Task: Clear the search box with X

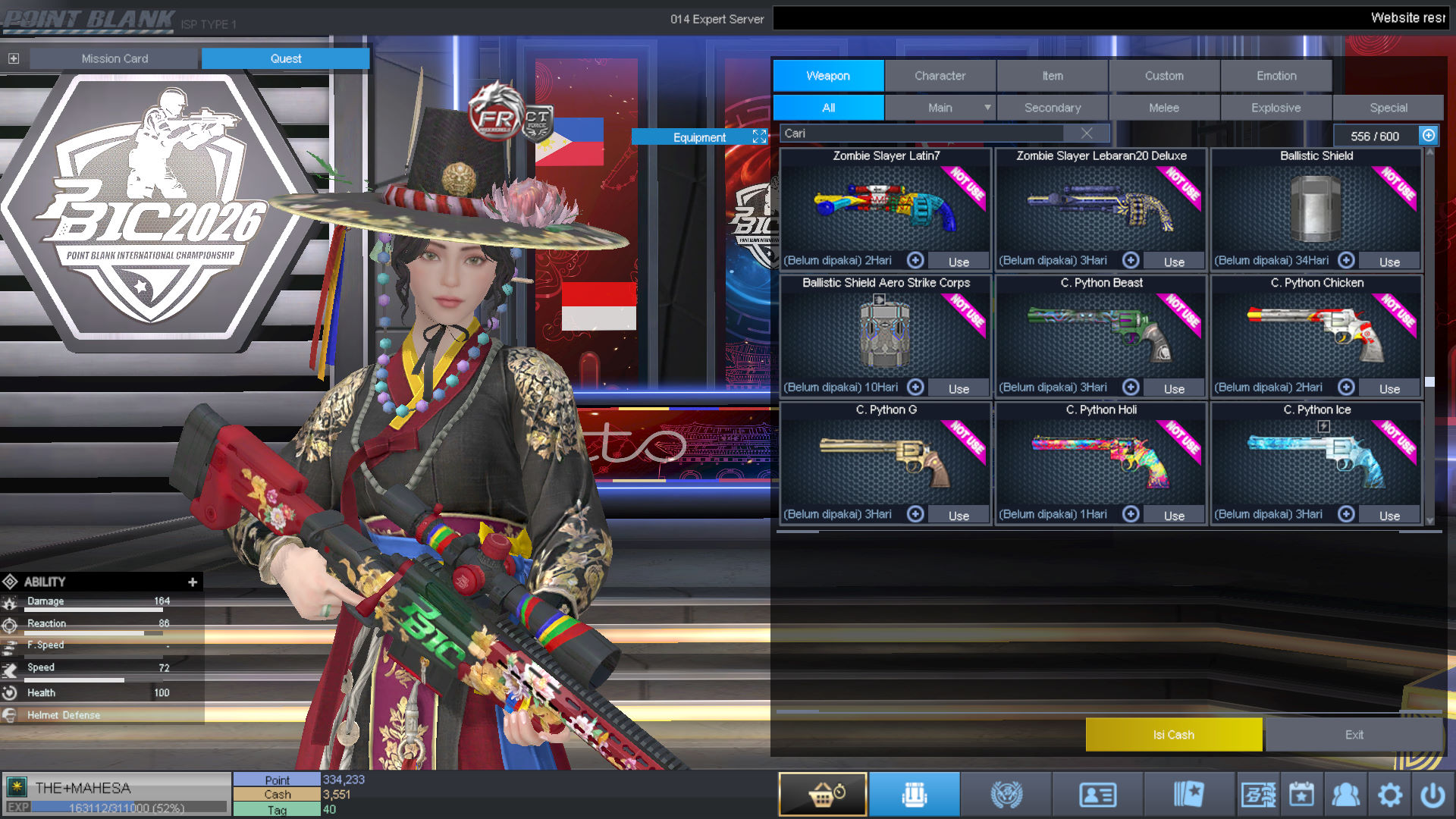Action: (1087, 133)
